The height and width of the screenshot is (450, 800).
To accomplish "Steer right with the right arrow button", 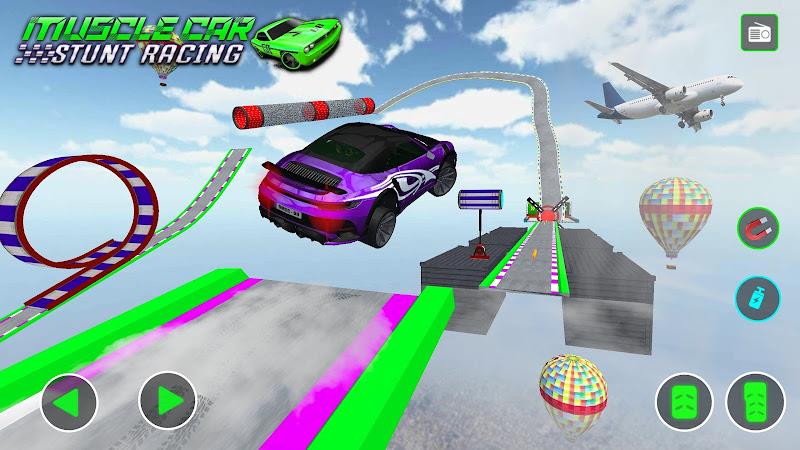I will click(166, 400).
